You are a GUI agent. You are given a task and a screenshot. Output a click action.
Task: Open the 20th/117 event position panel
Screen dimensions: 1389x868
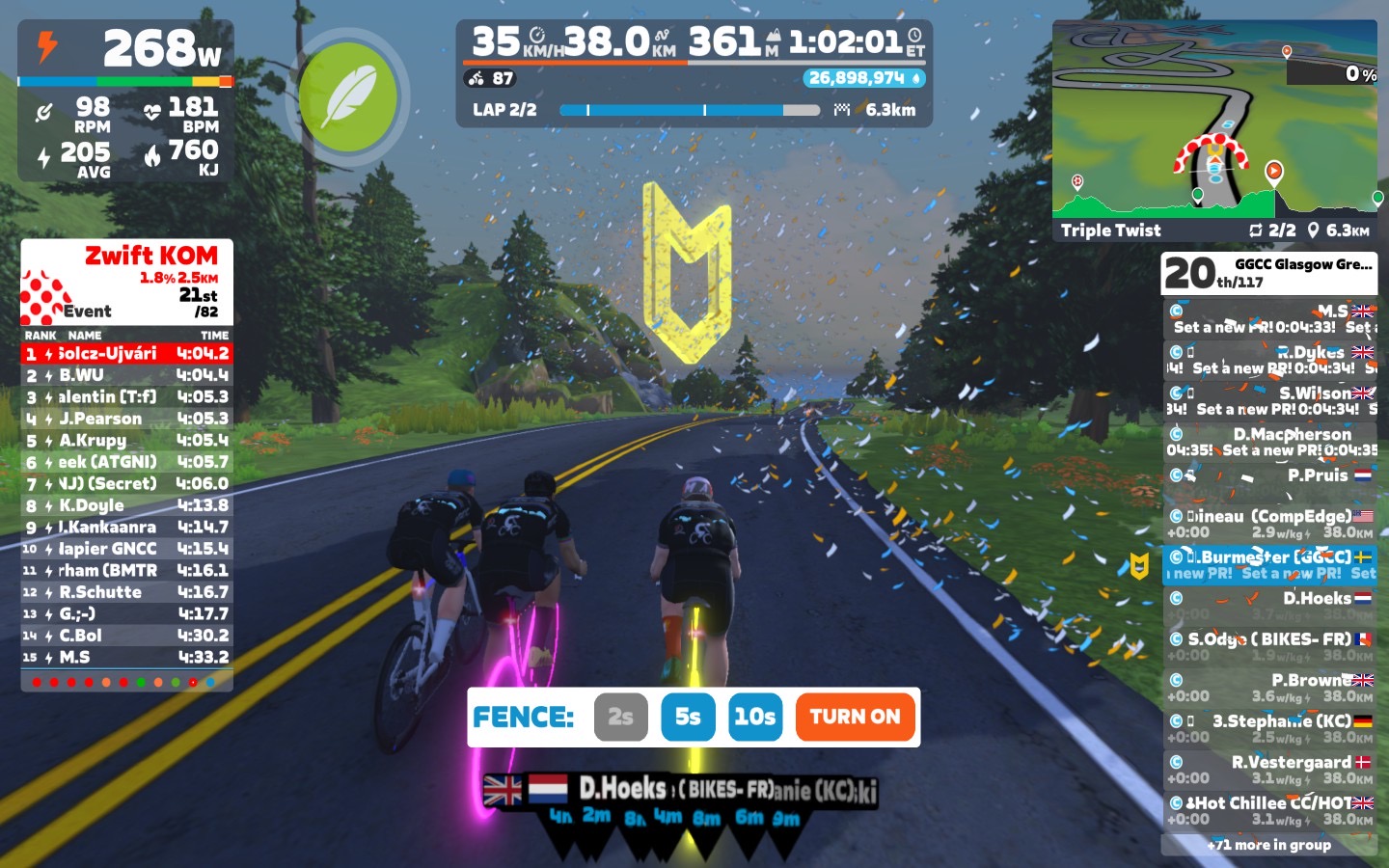[1269, 274]
